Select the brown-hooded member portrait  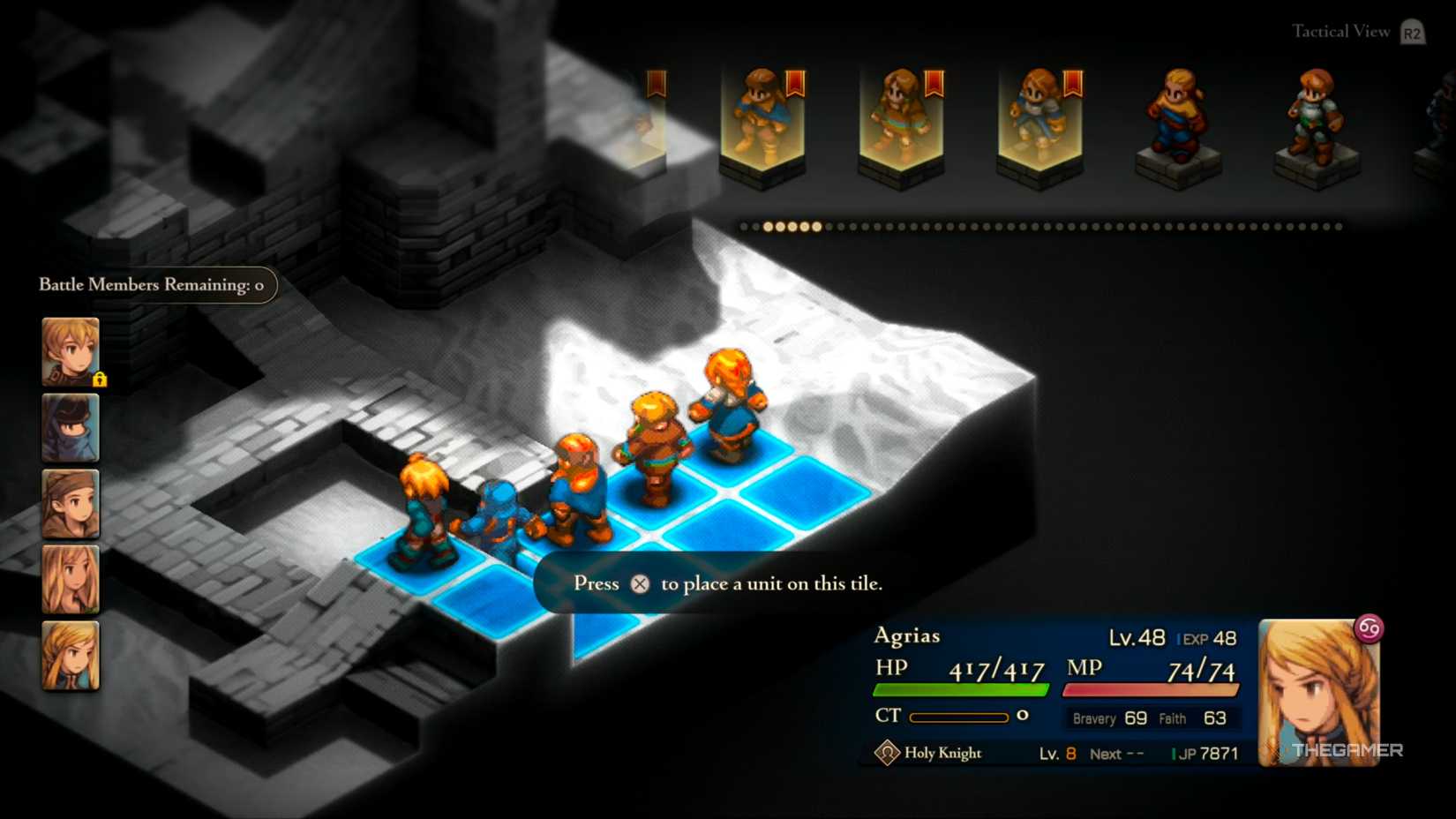pyautogui.click(x=71, y=504)
